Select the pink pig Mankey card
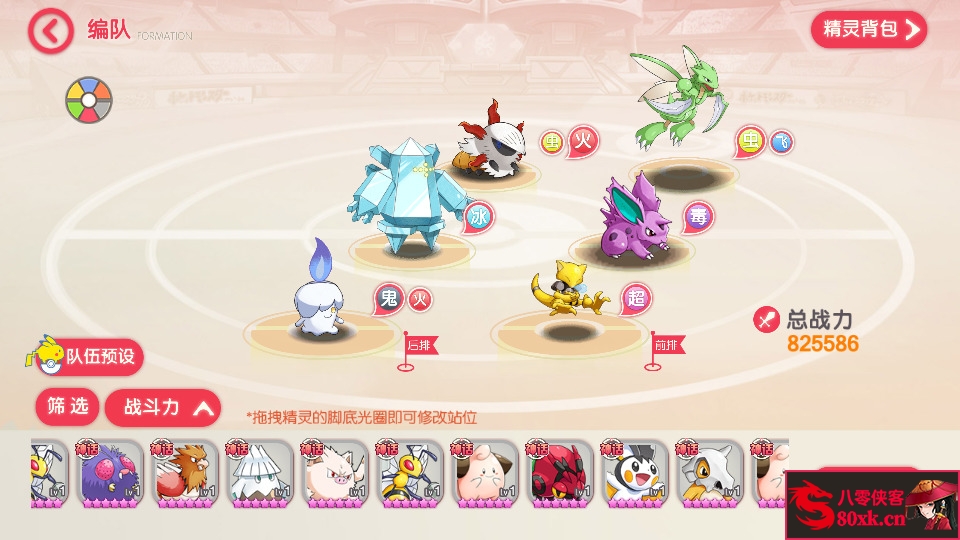 (x=334, y=473)
